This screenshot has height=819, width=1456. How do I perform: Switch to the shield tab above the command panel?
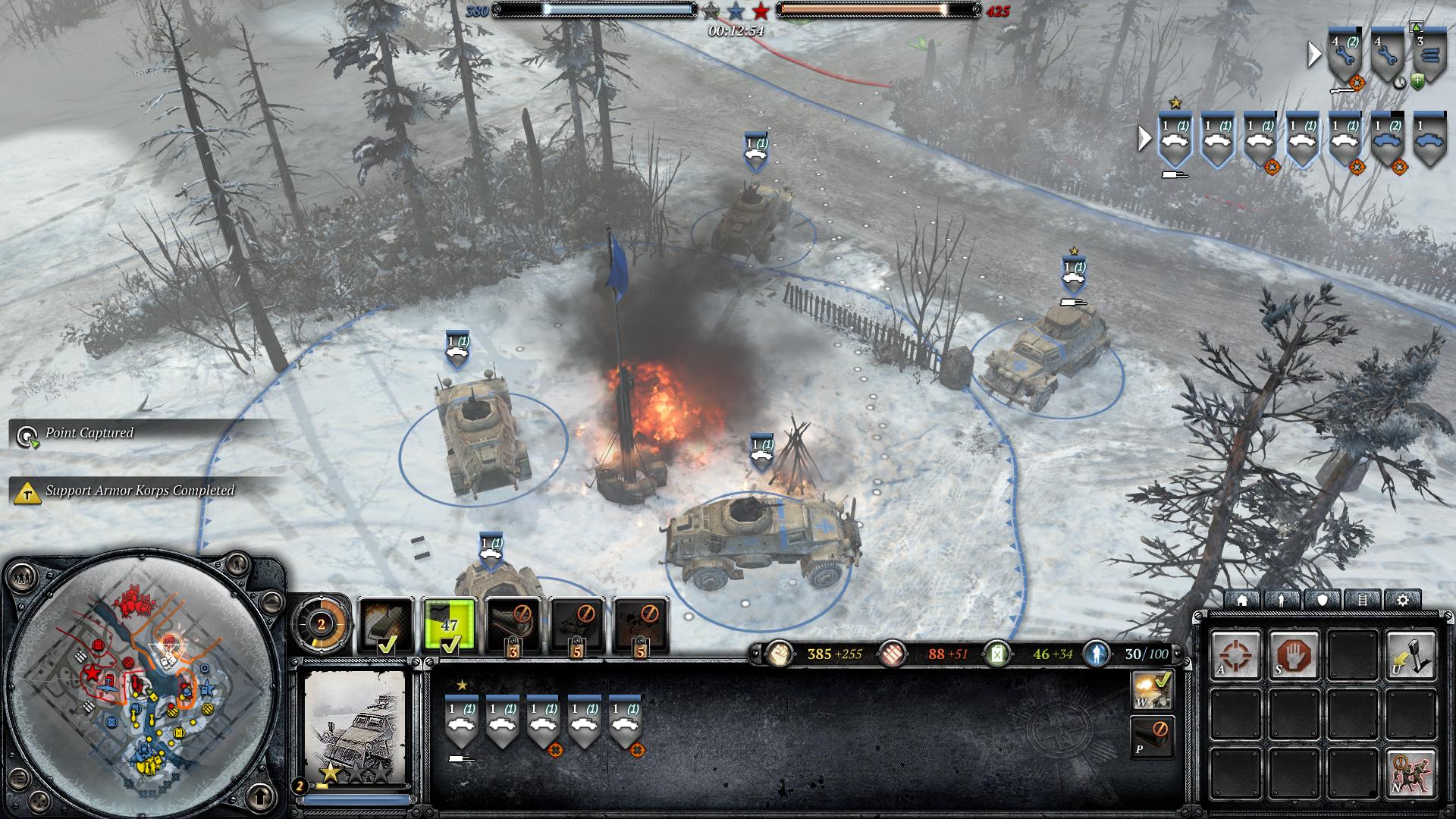point(1323,600)
